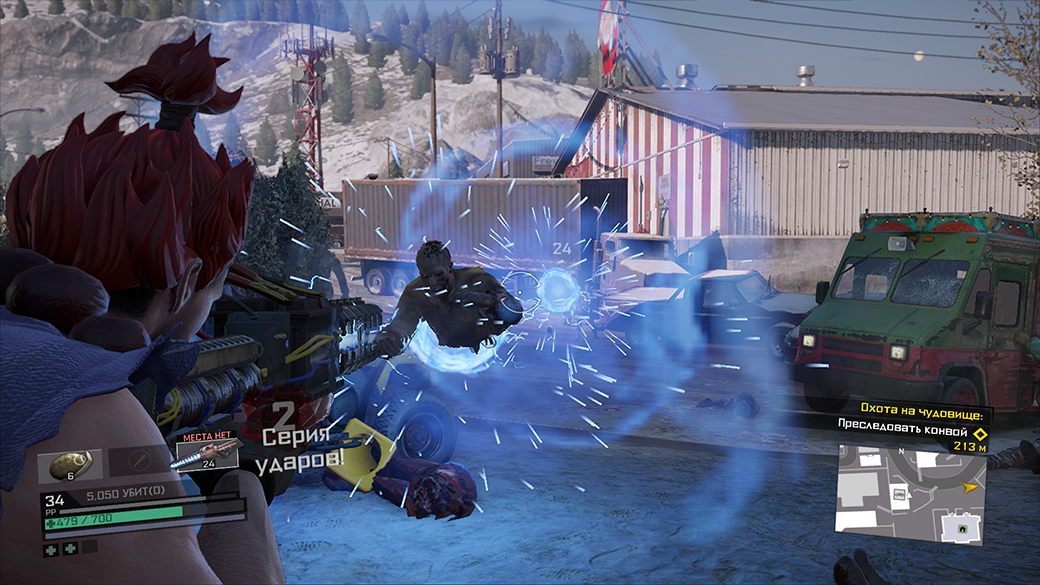The width and height of the screenshot is (1040, 585).
Task: Open the minimap
Action: (x=911, y=495)
